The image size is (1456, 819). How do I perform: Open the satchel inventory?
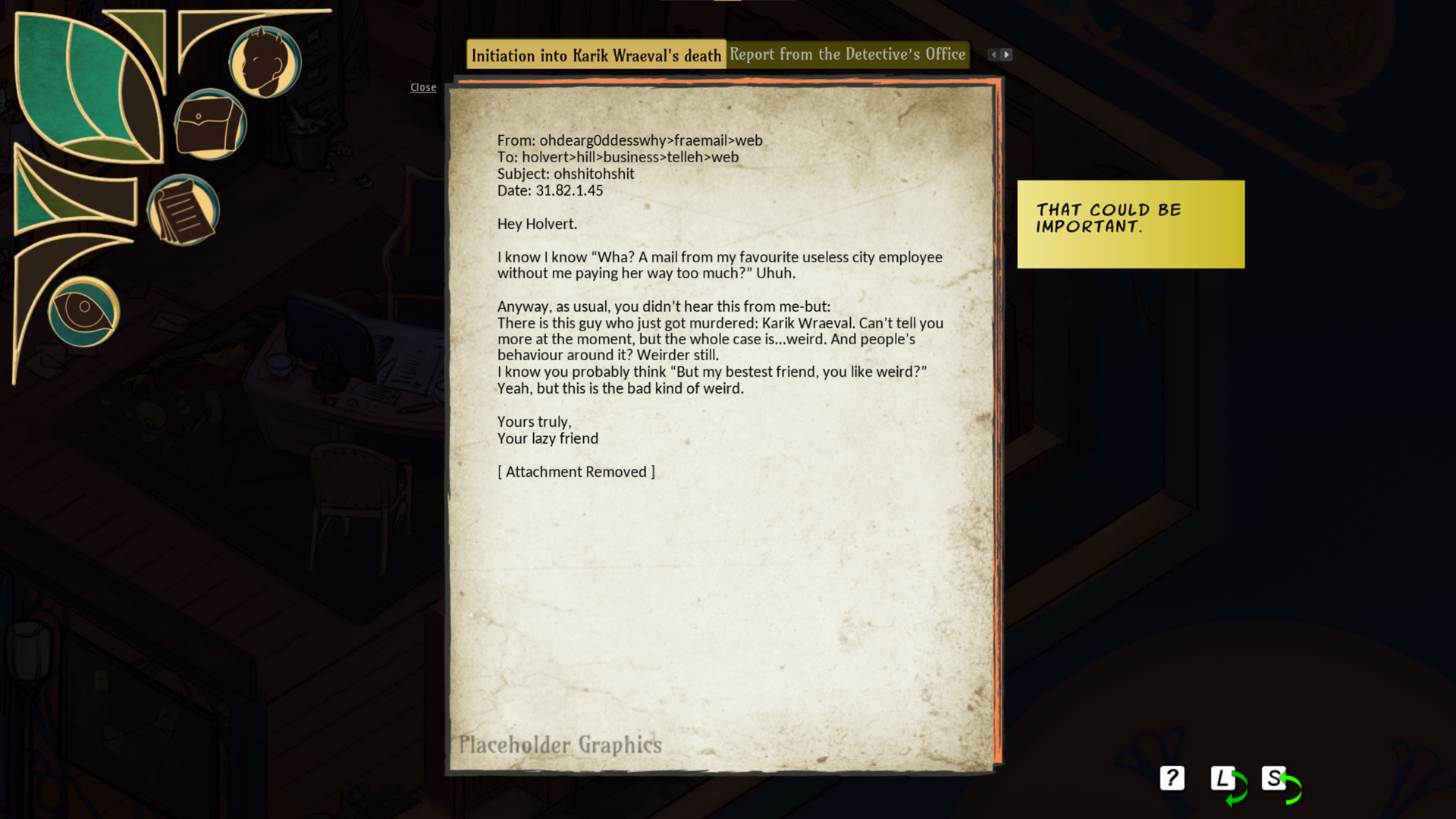(210, 125)
